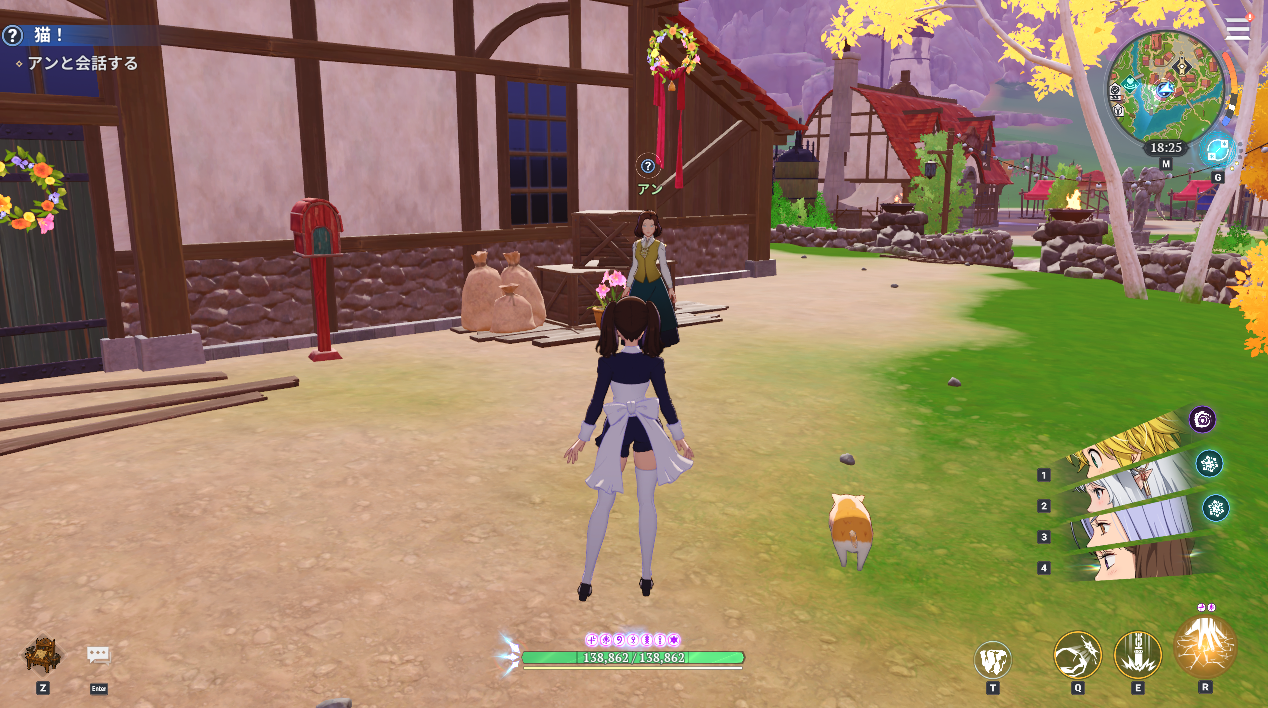Image resolution: width=1268 pixels, height=708 pixels.
Task: Click the glowing cyan swap icon beside minimap
Action: (x=1216, y=151)
